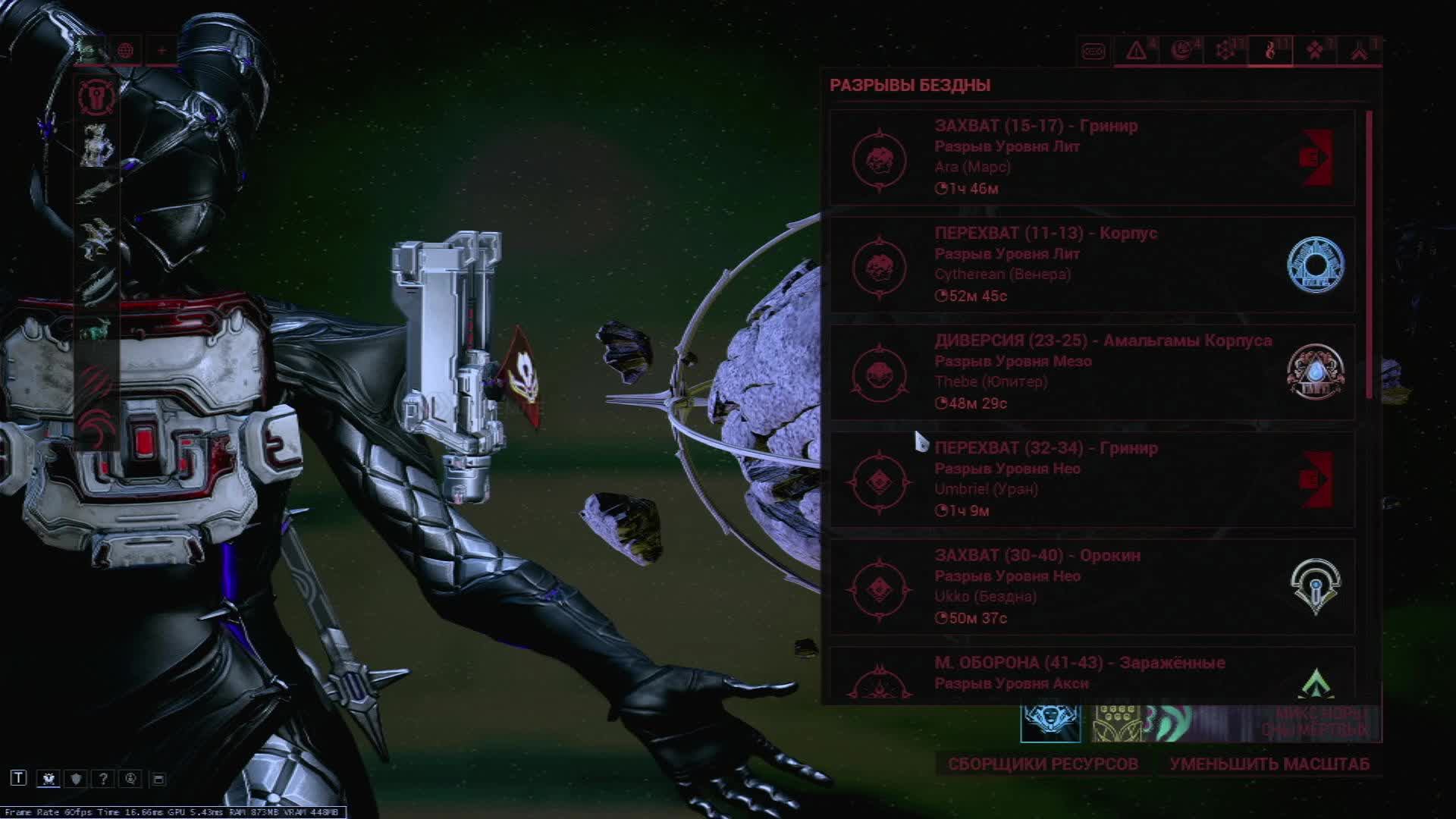Click Уменьшить масштаб to zoom out
Viewport: 1456px width, 819px height.
point(1269,764)
